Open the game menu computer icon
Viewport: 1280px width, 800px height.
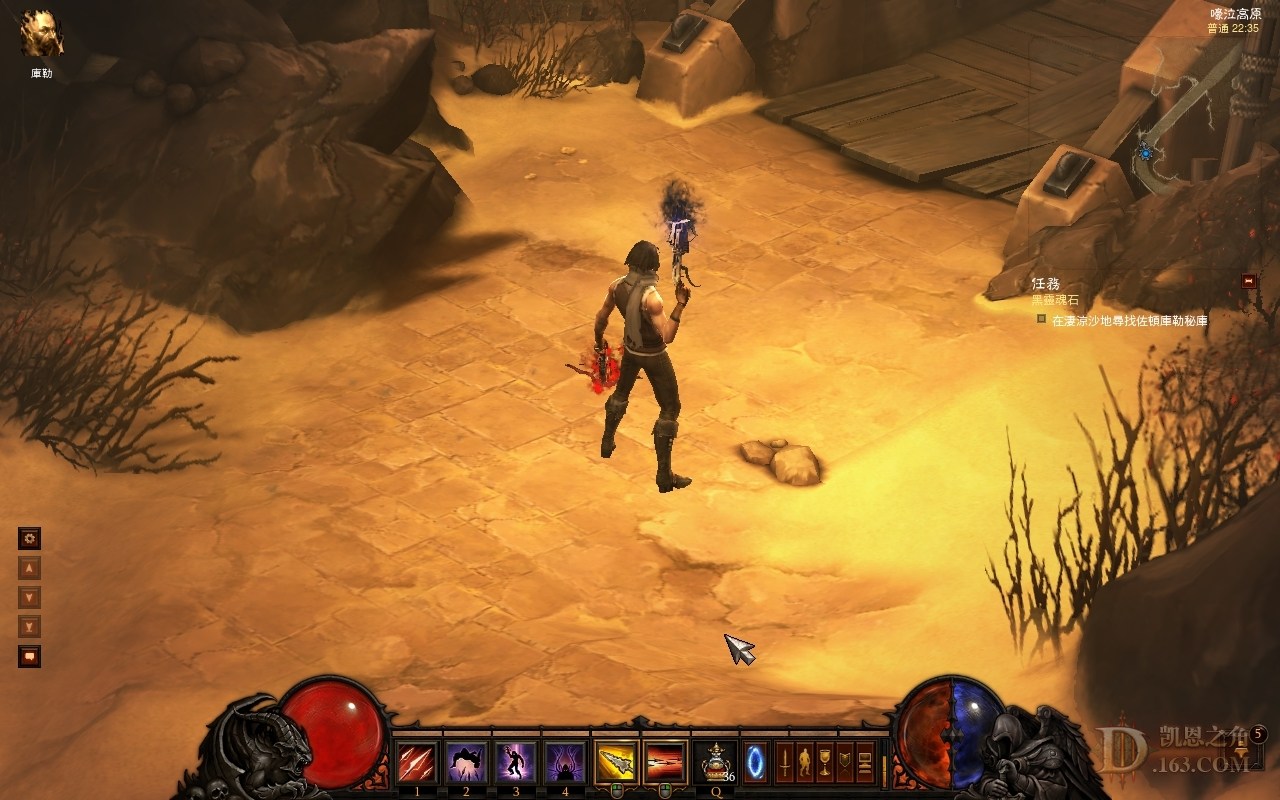865,762
